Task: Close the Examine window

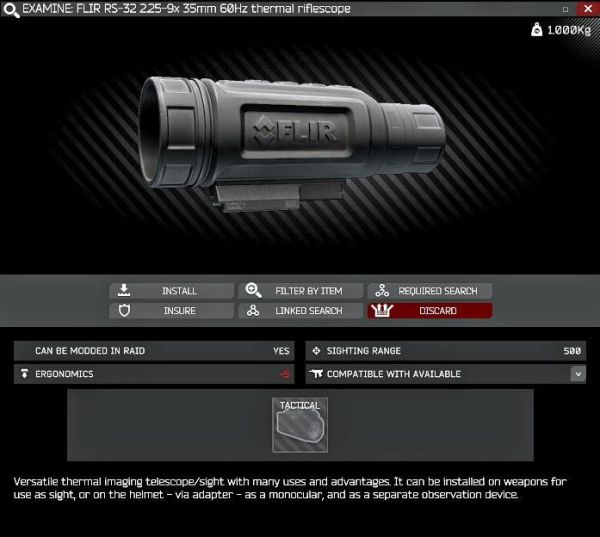Action: pos(586,9)
